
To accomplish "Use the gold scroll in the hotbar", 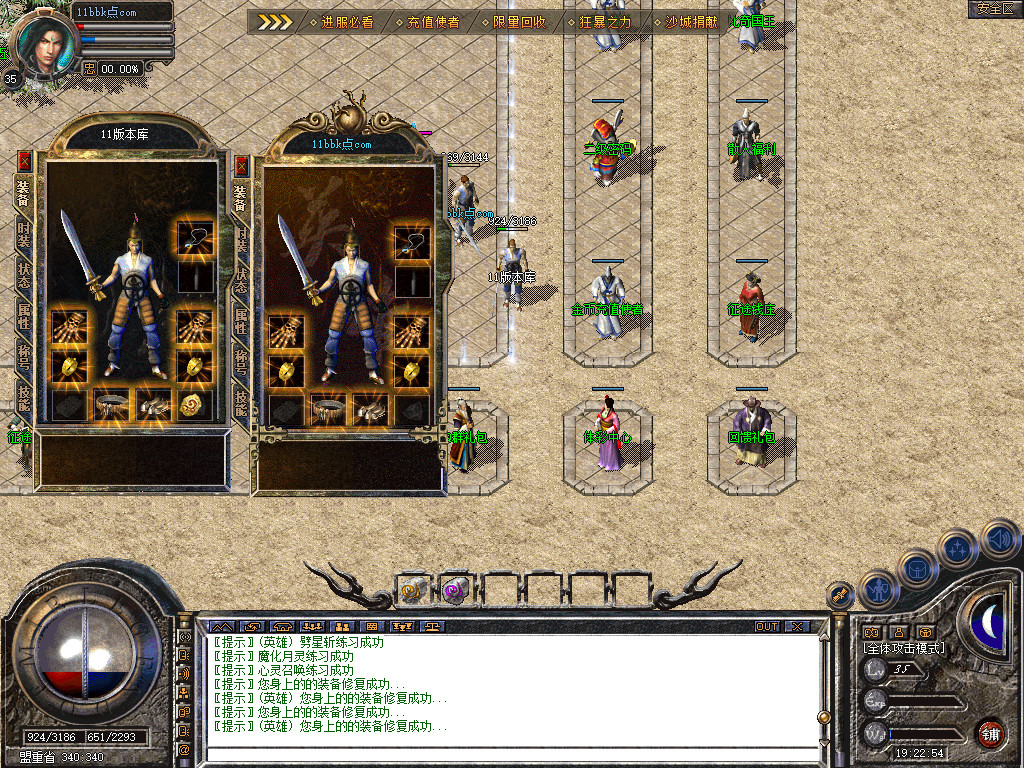I will 413,590.
